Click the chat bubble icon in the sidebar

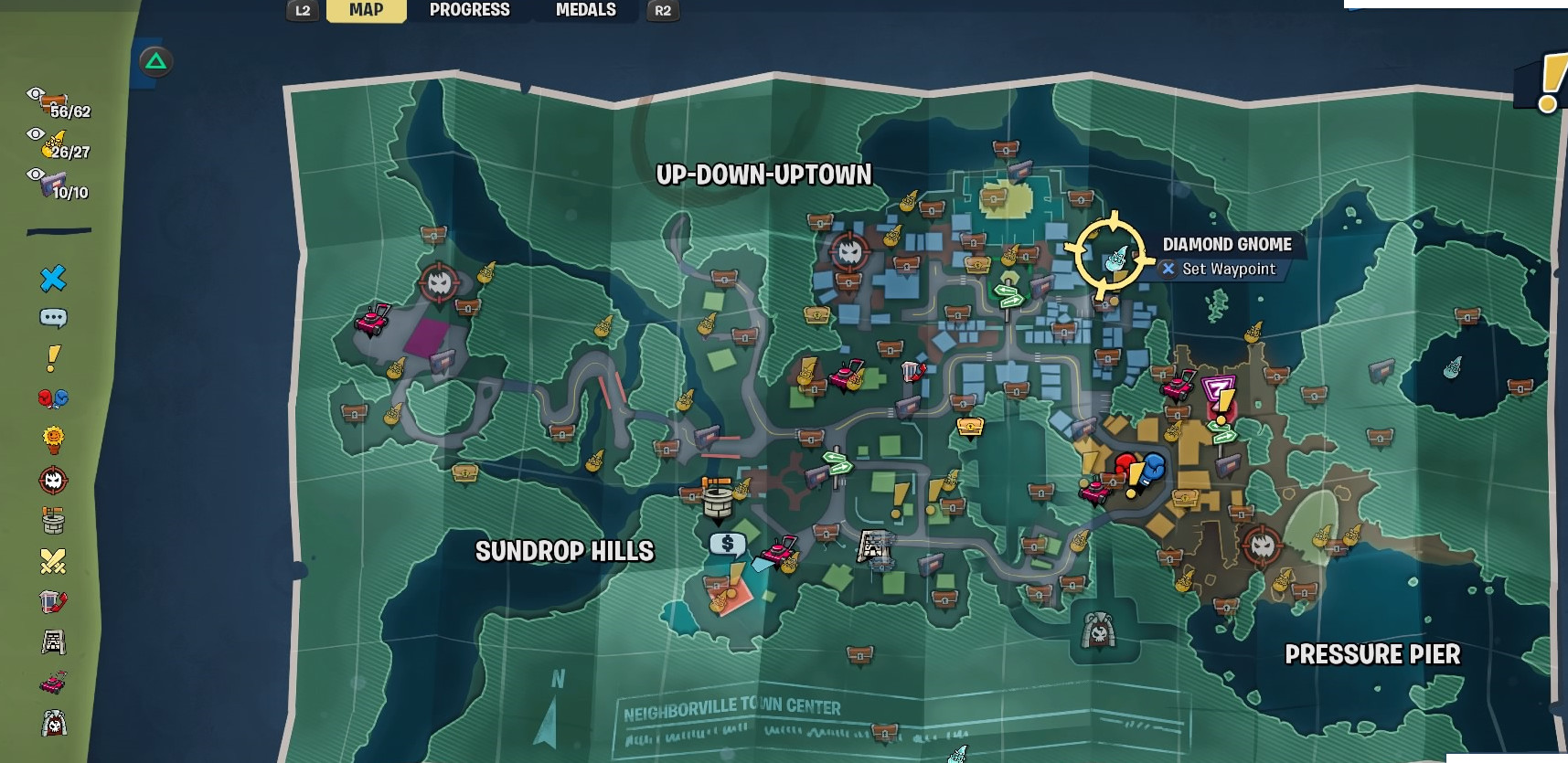53,318
